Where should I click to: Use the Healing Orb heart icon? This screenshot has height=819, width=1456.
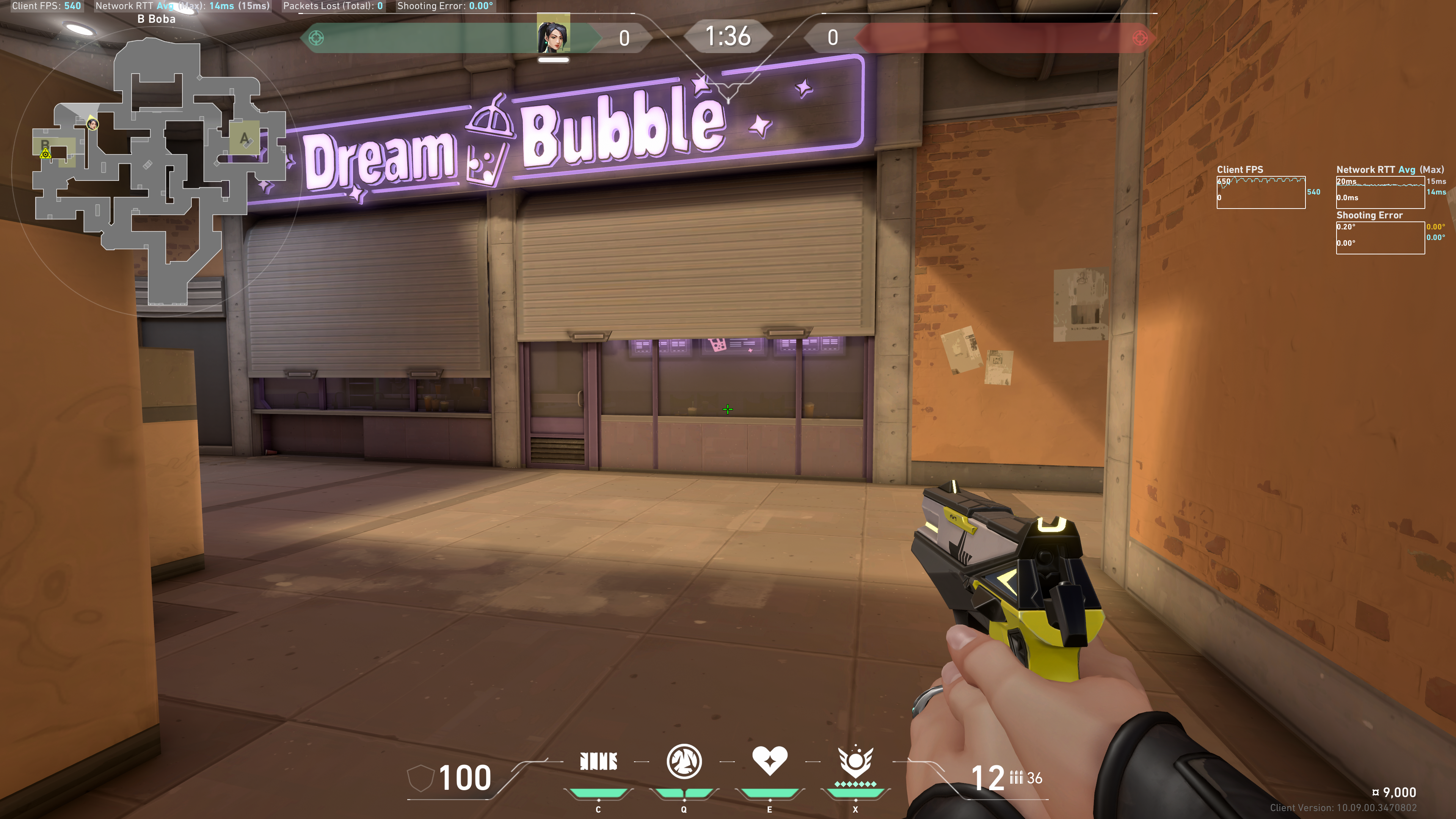pos(769,760)
